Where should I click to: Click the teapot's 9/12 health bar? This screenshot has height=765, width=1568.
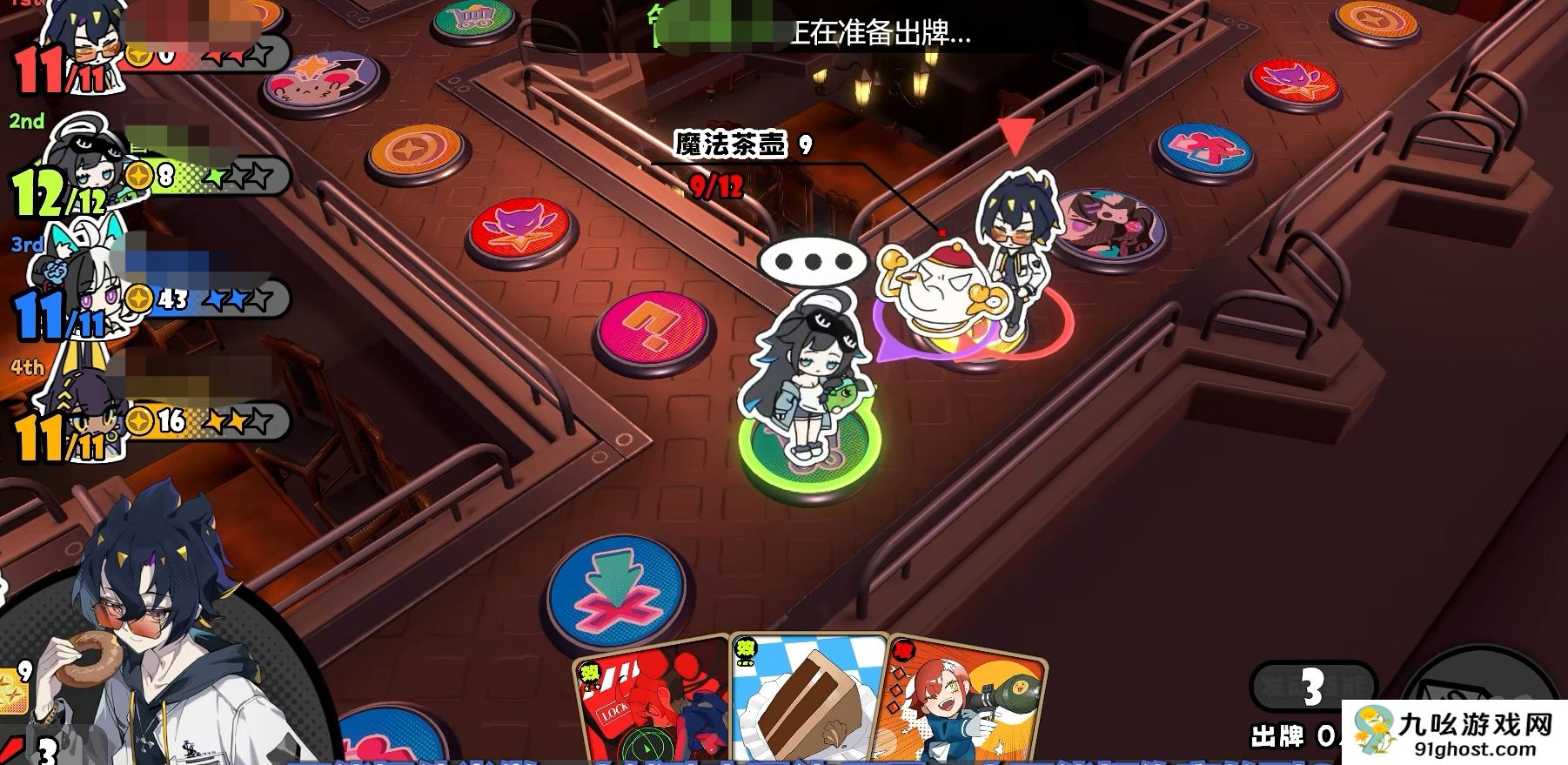[x=715, y=185]
